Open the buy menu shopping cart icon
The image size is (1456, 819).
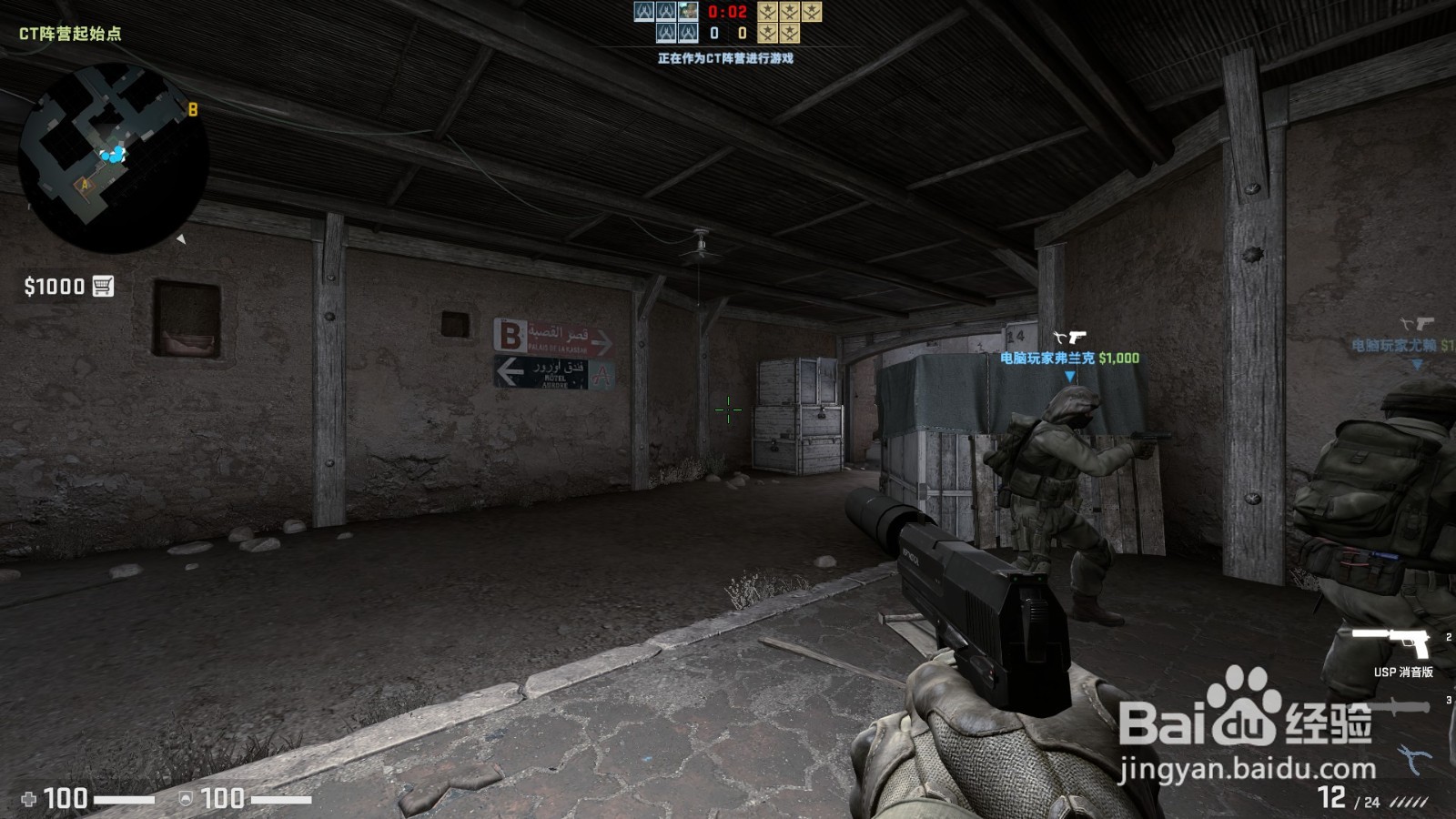(103, 285)
